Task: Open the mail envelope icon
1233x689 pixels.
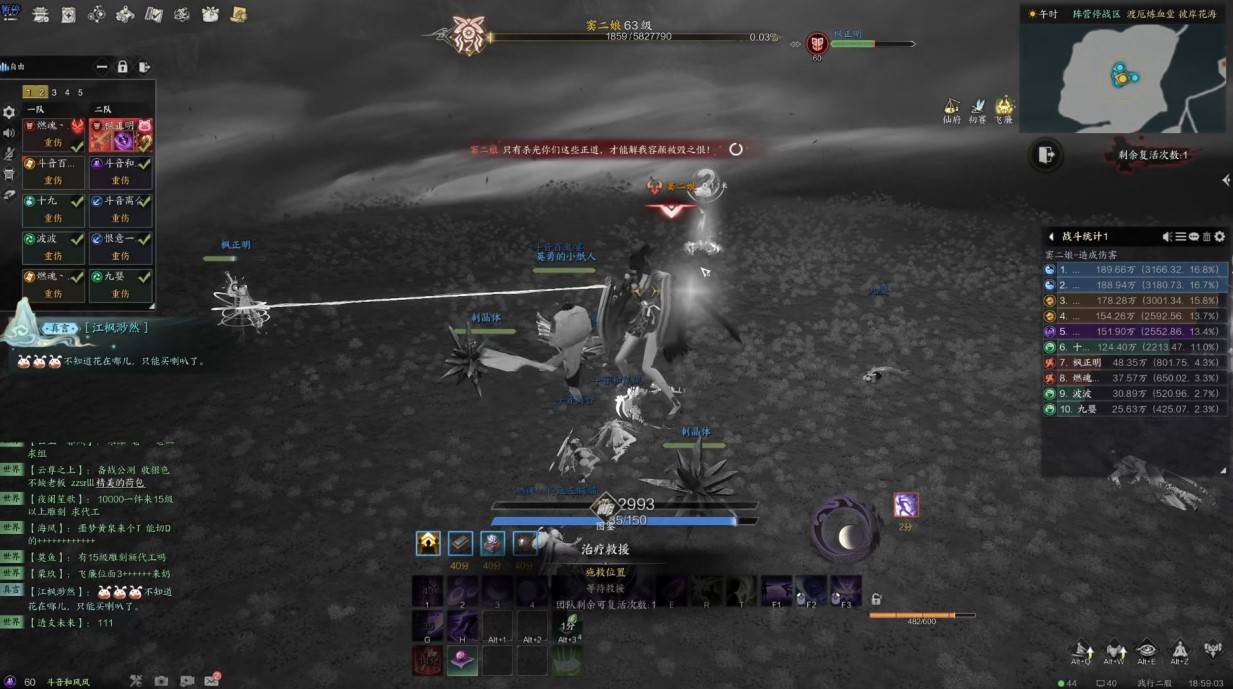Action: [211, 681]
